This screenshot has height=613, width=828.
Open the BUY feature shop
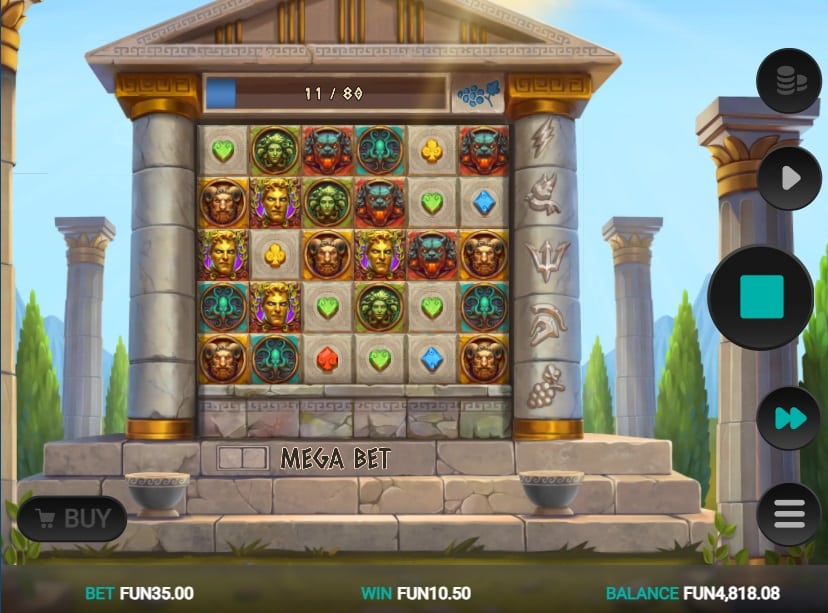click(72, 518)
